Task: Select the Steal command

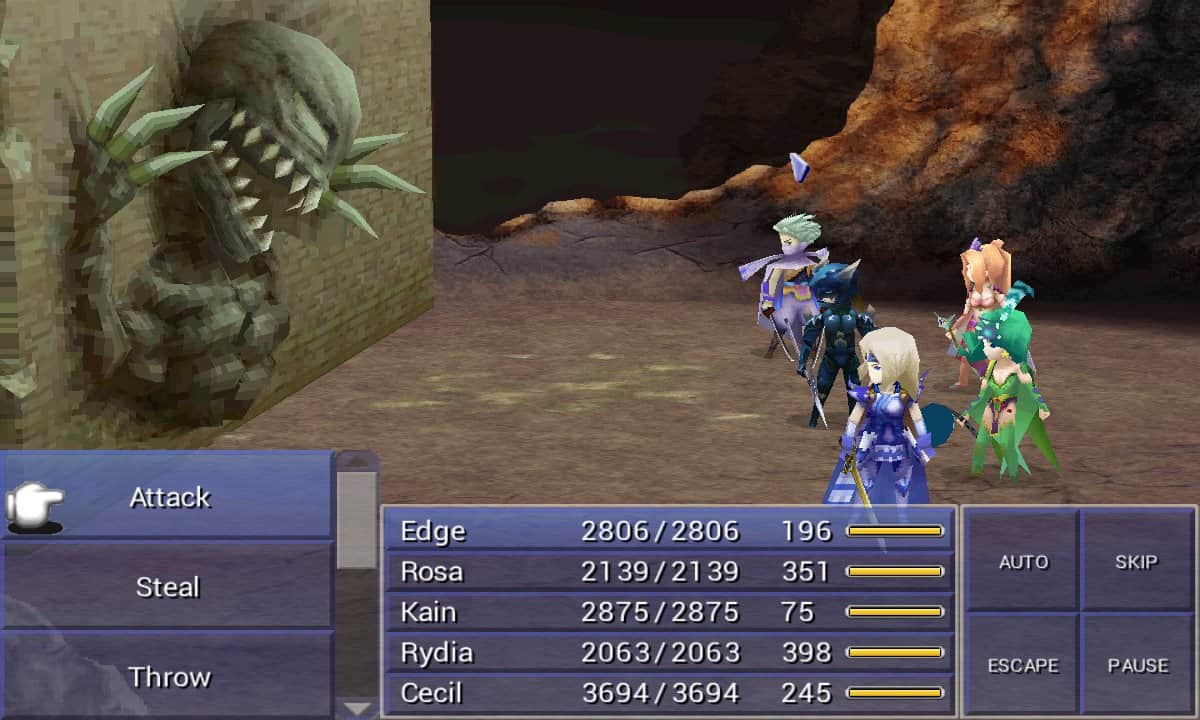Action: [168, 587]
